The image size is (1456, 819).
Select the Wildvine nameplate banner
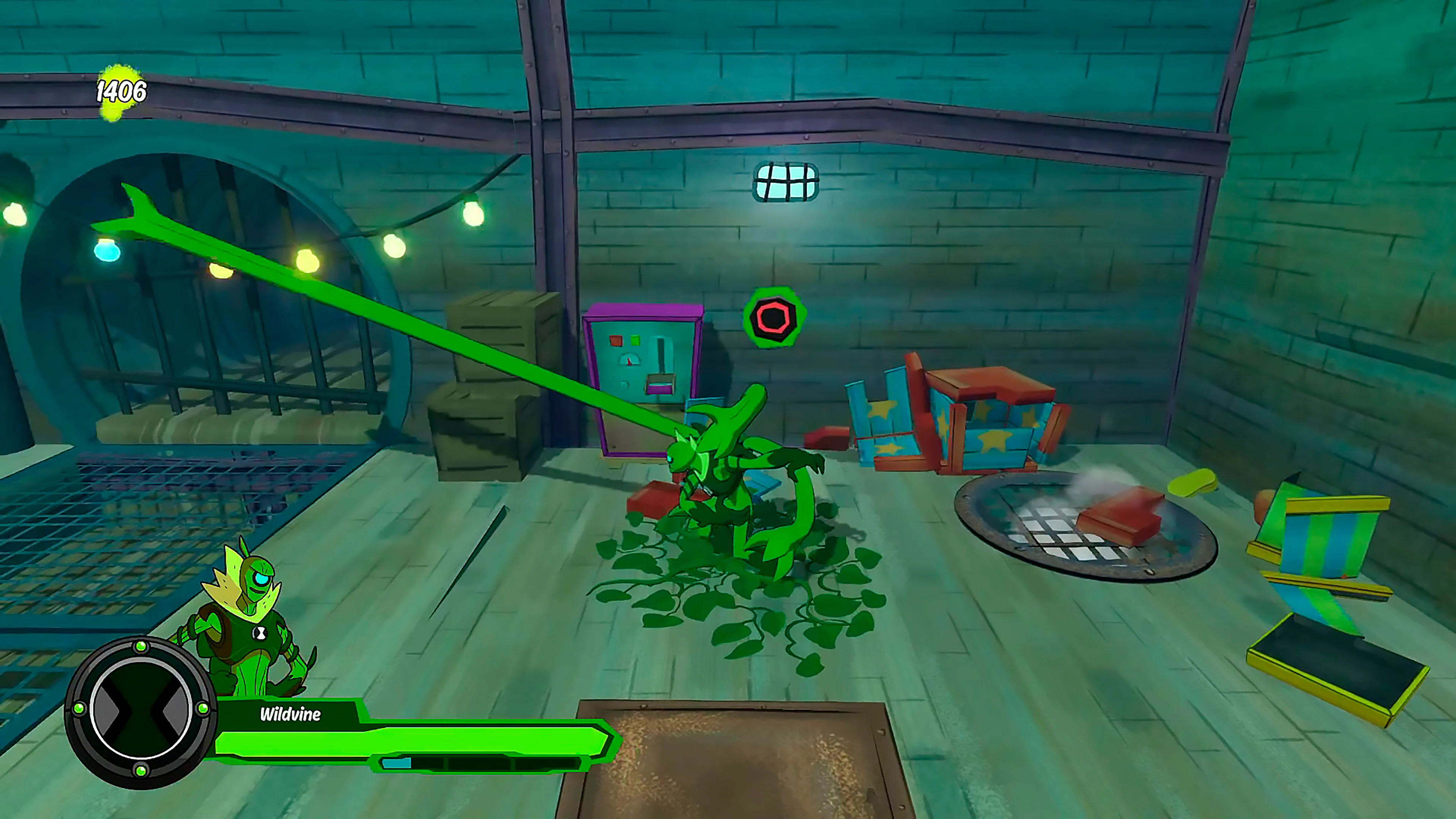pos(290,714)
